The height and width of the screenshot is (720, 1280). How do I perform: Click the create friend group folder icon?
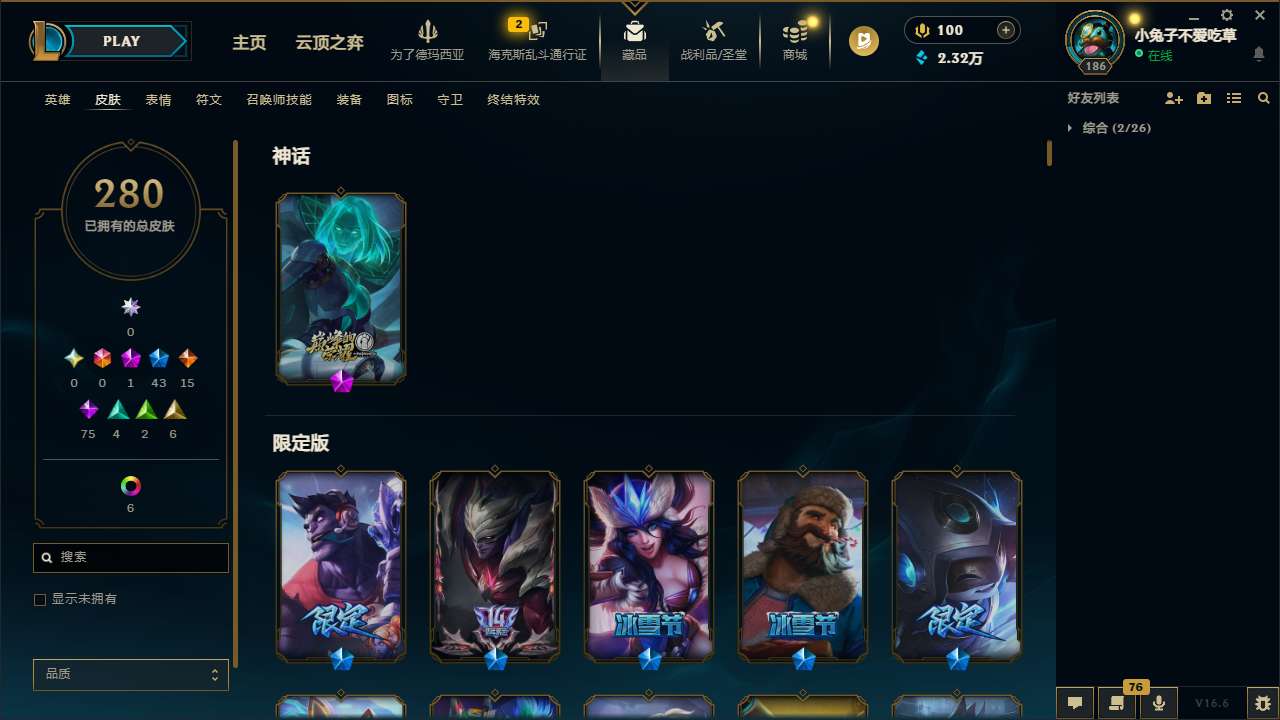pos(1204,98)
